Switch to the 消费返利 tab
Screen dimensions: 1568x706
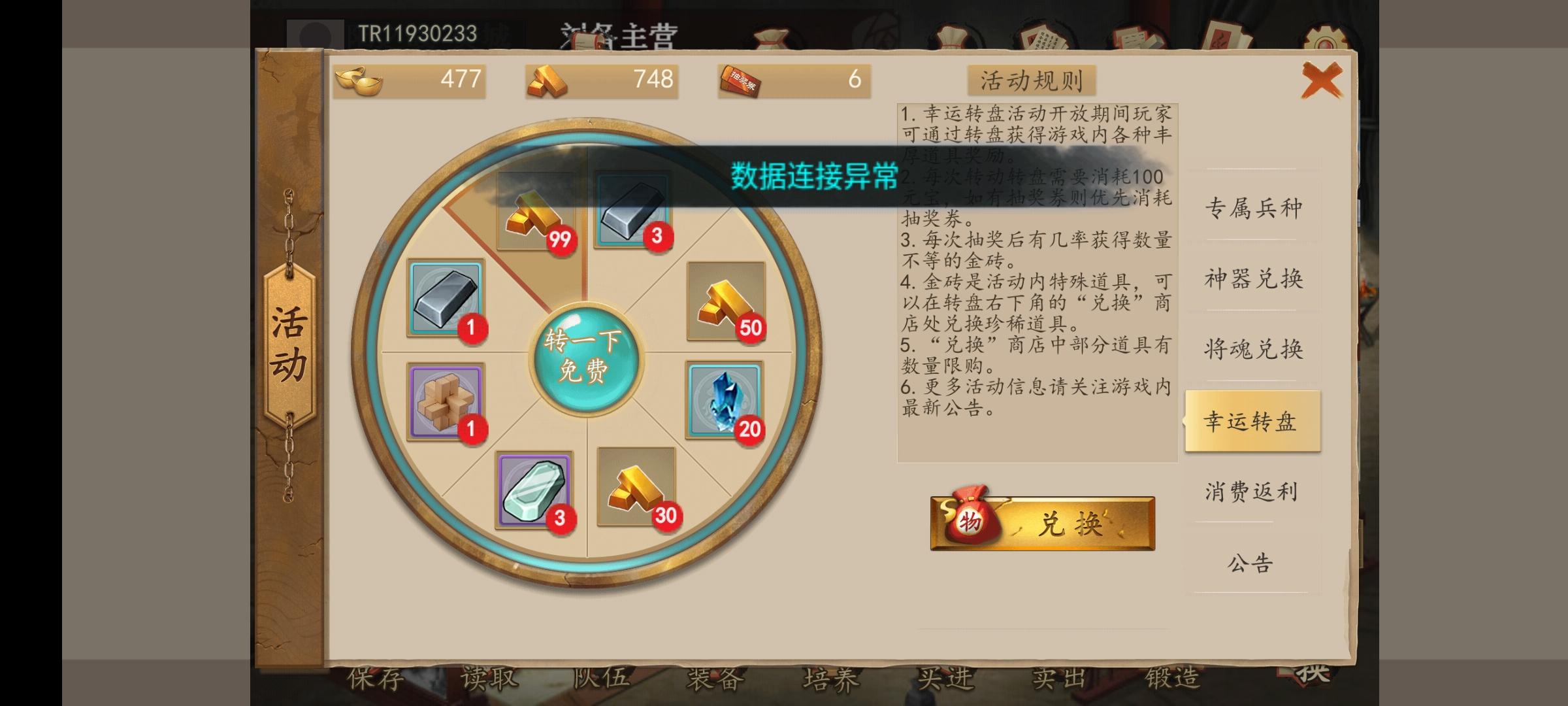click(1252, 492)
